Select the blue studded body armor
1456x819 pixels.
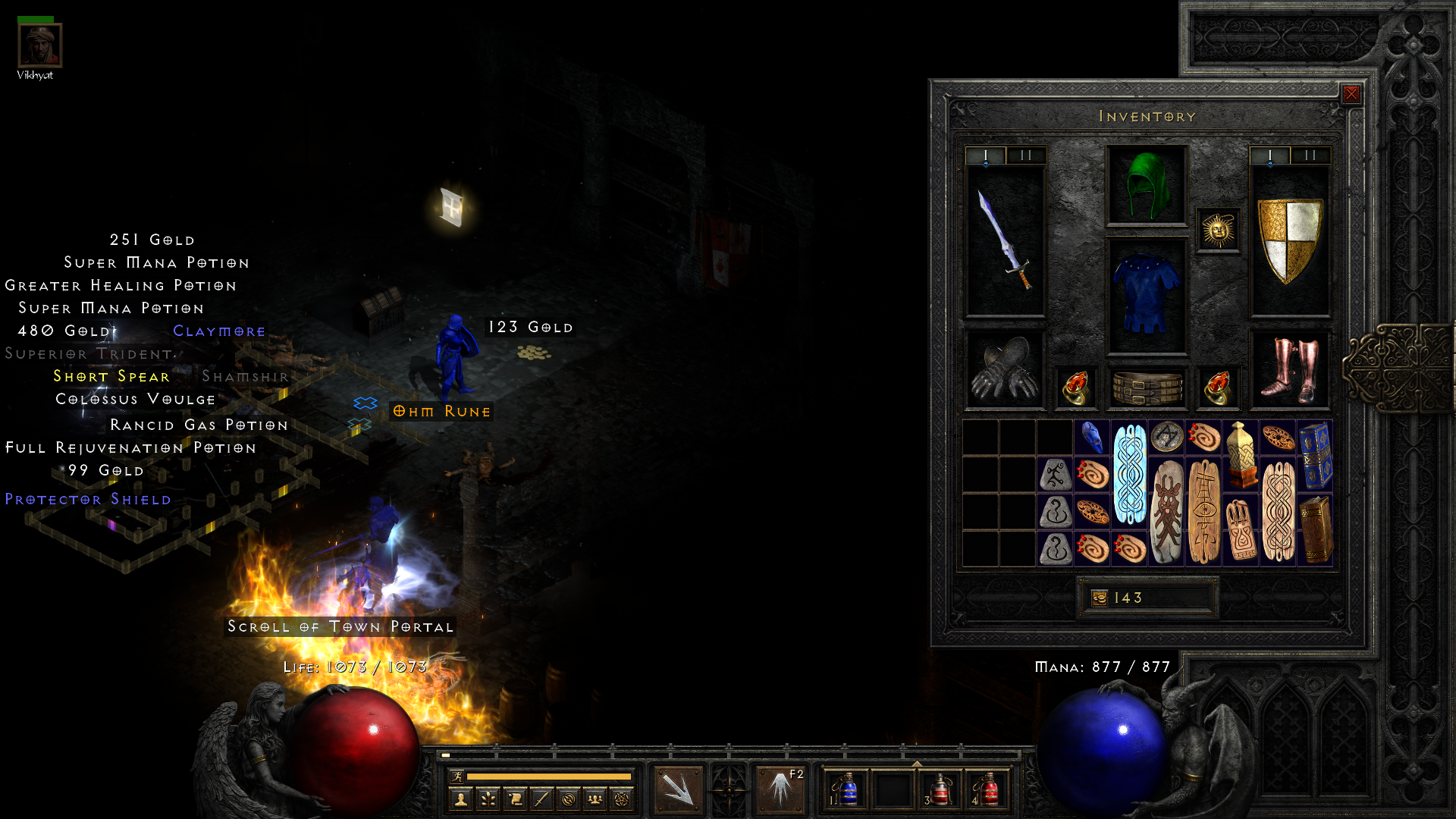1147,296
